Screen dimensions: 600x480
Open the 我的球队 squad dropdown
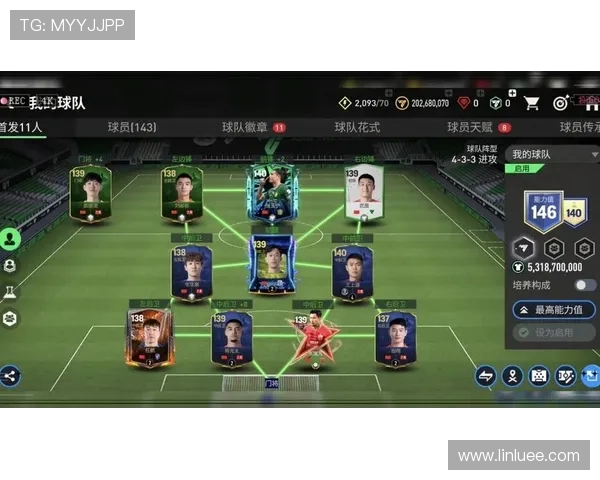pos(553,155)
